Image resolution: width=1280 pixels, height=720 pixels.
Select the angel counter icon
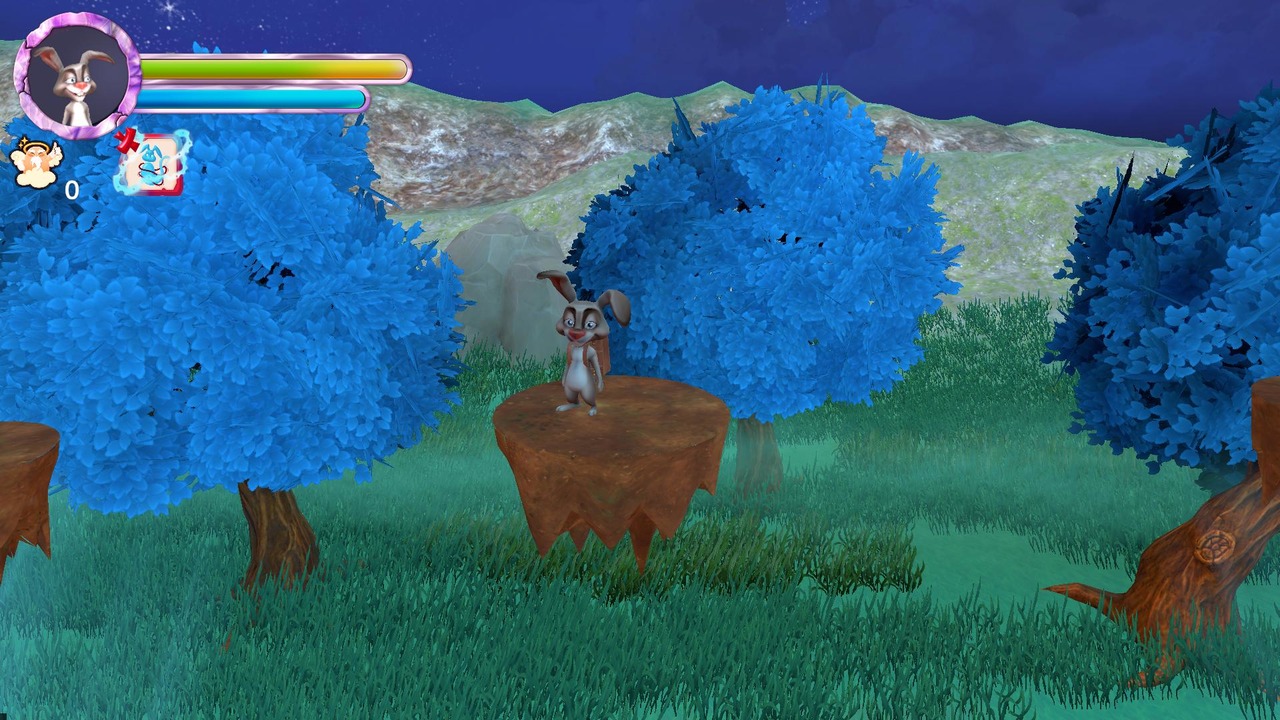[35, 165]
